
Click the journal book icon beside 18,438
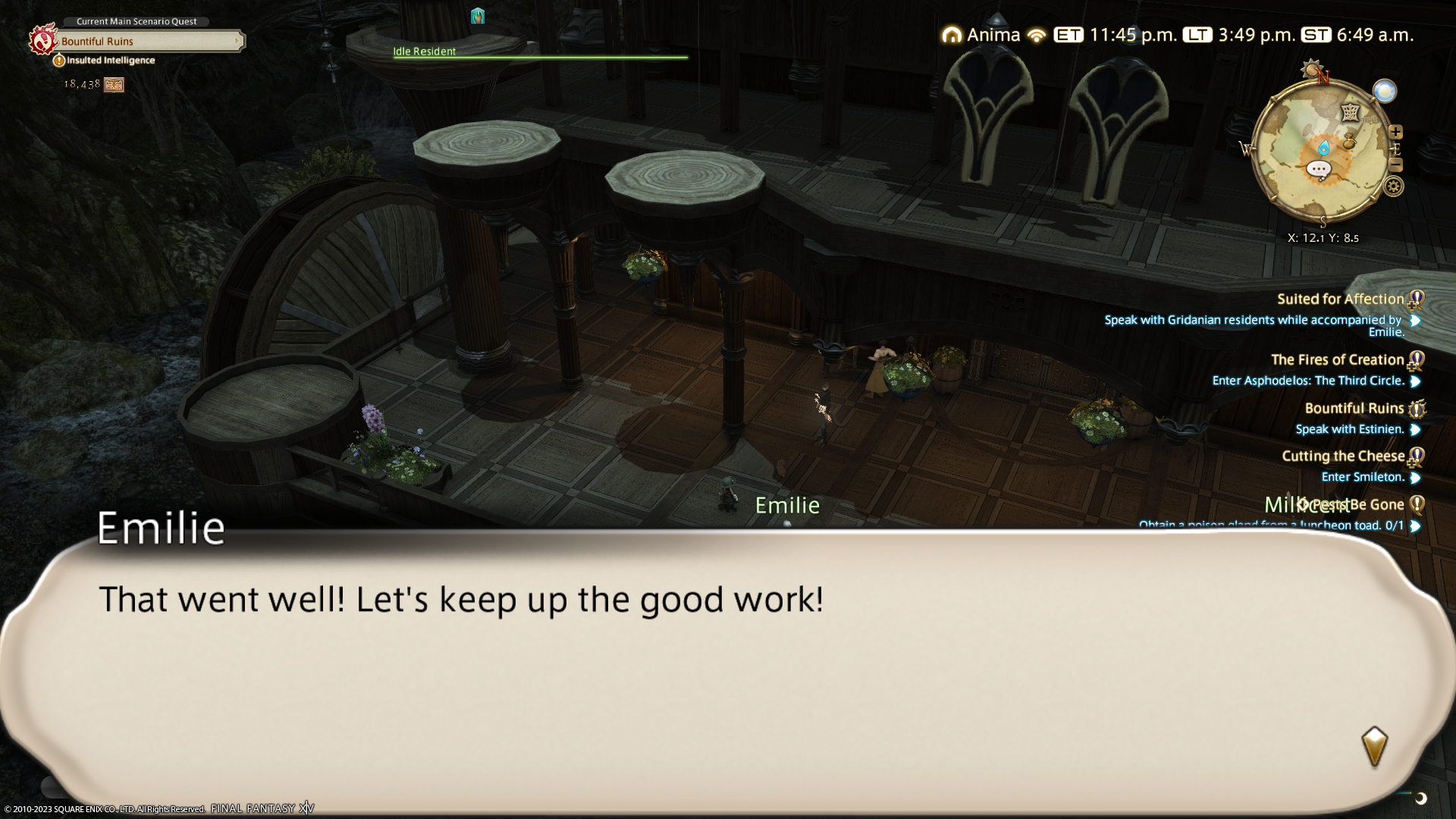coord(114,85)
